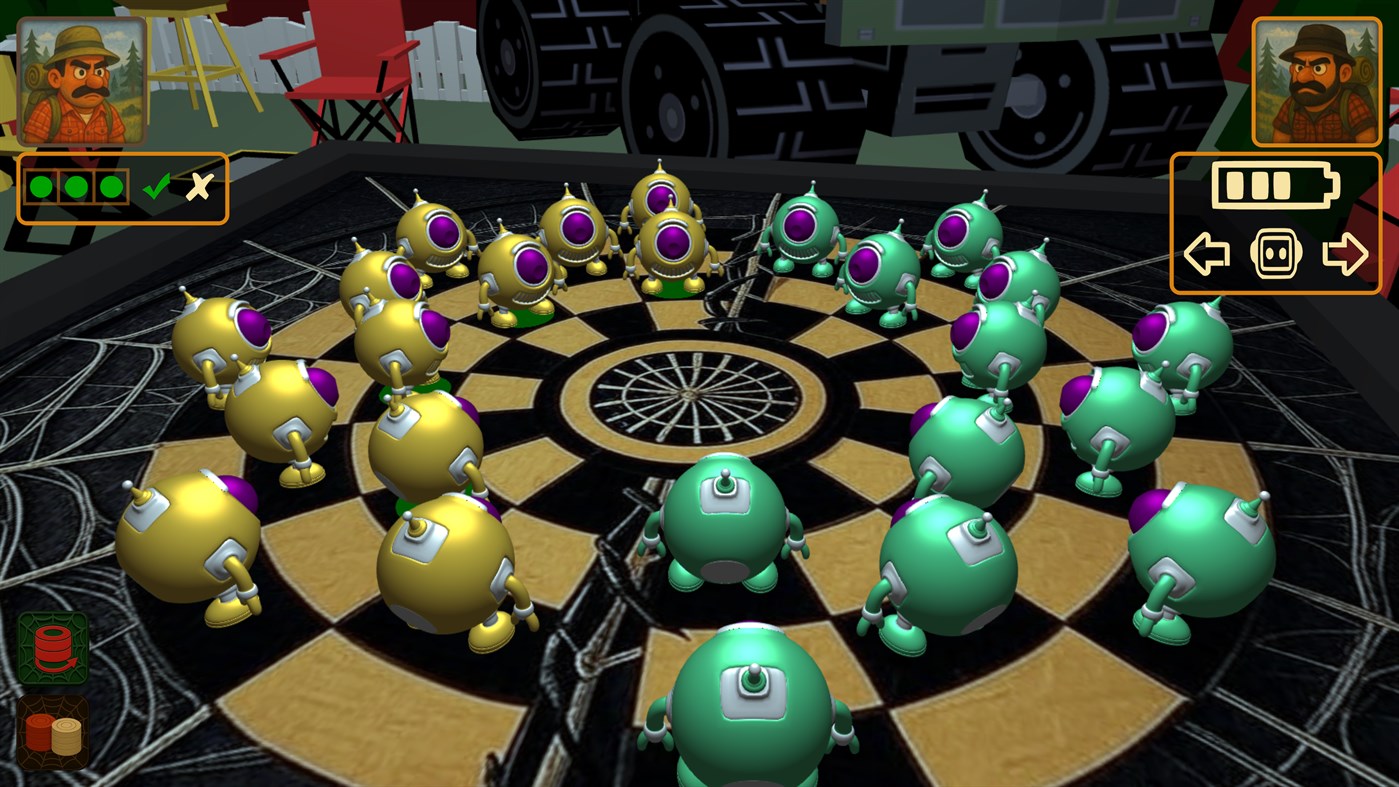Cancel the move with the cream X
The width and height of the screenshot is (1399, 787).
coord(198,185)
